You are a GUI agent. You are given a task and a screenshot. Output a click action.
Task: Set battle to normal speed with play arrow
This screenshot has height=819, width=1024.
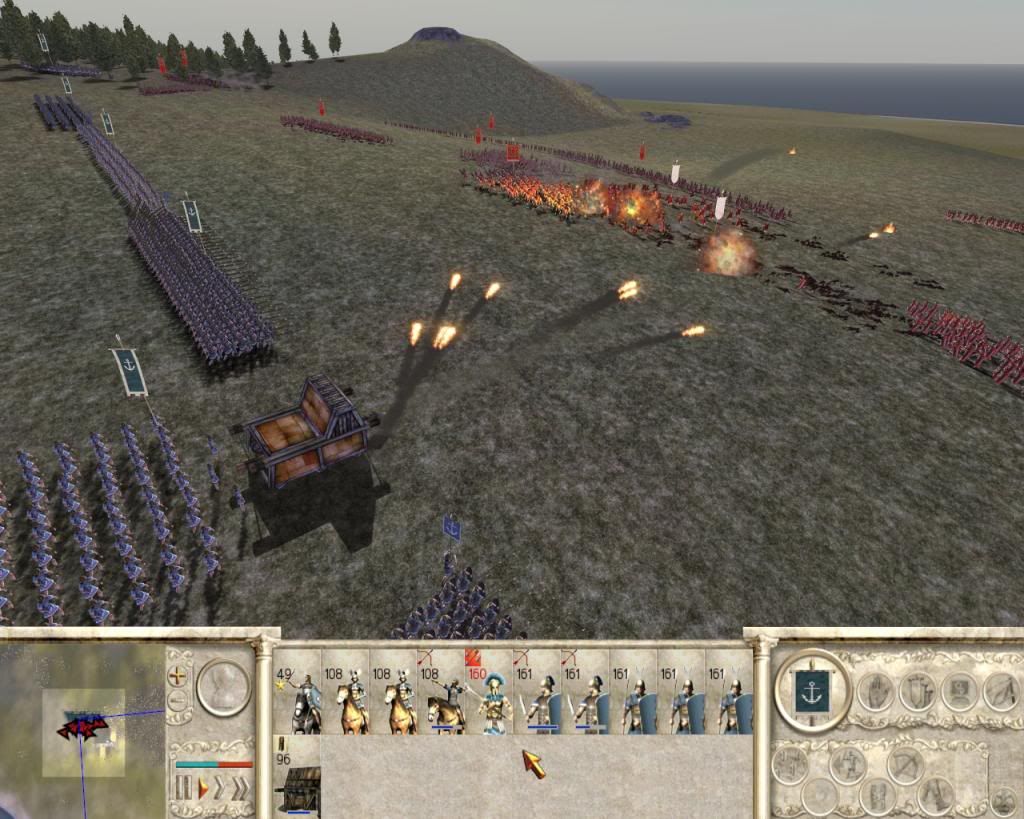coord(203,788)
